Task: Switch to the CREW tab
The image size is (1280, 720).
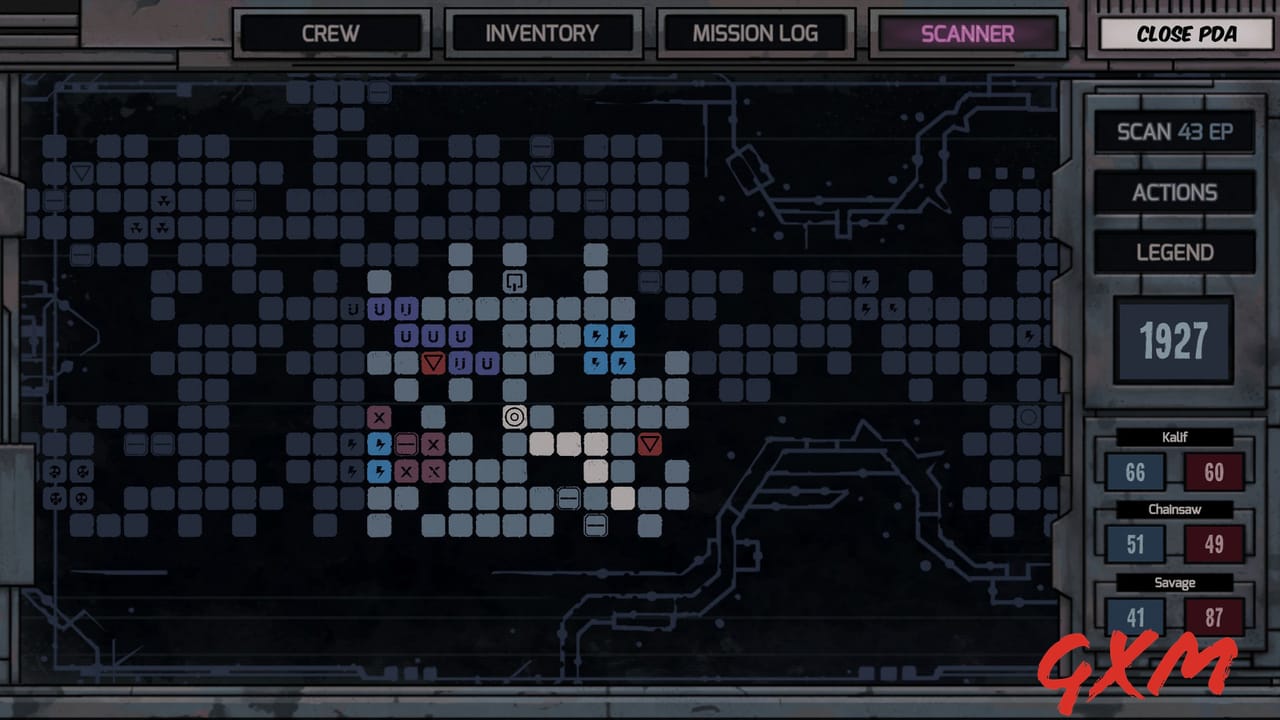Action: (x=330, y=33)
